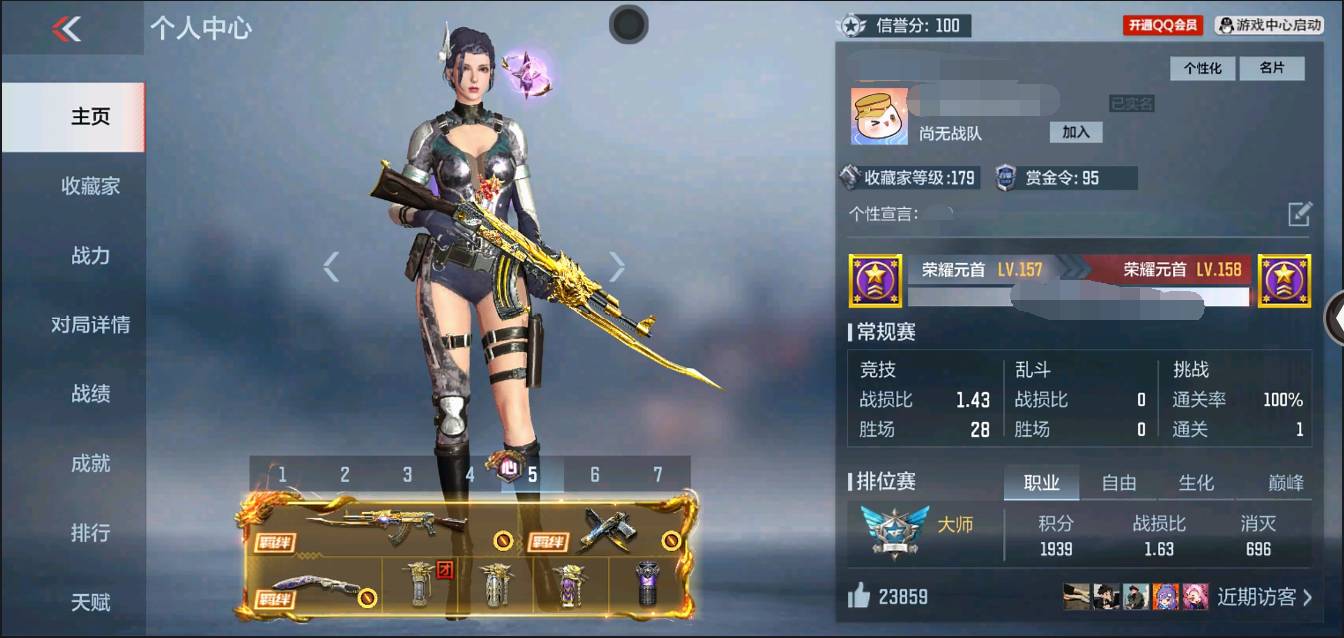View 对局详情 match details
The image size is (1344, 638).
[x=90, y=325]
